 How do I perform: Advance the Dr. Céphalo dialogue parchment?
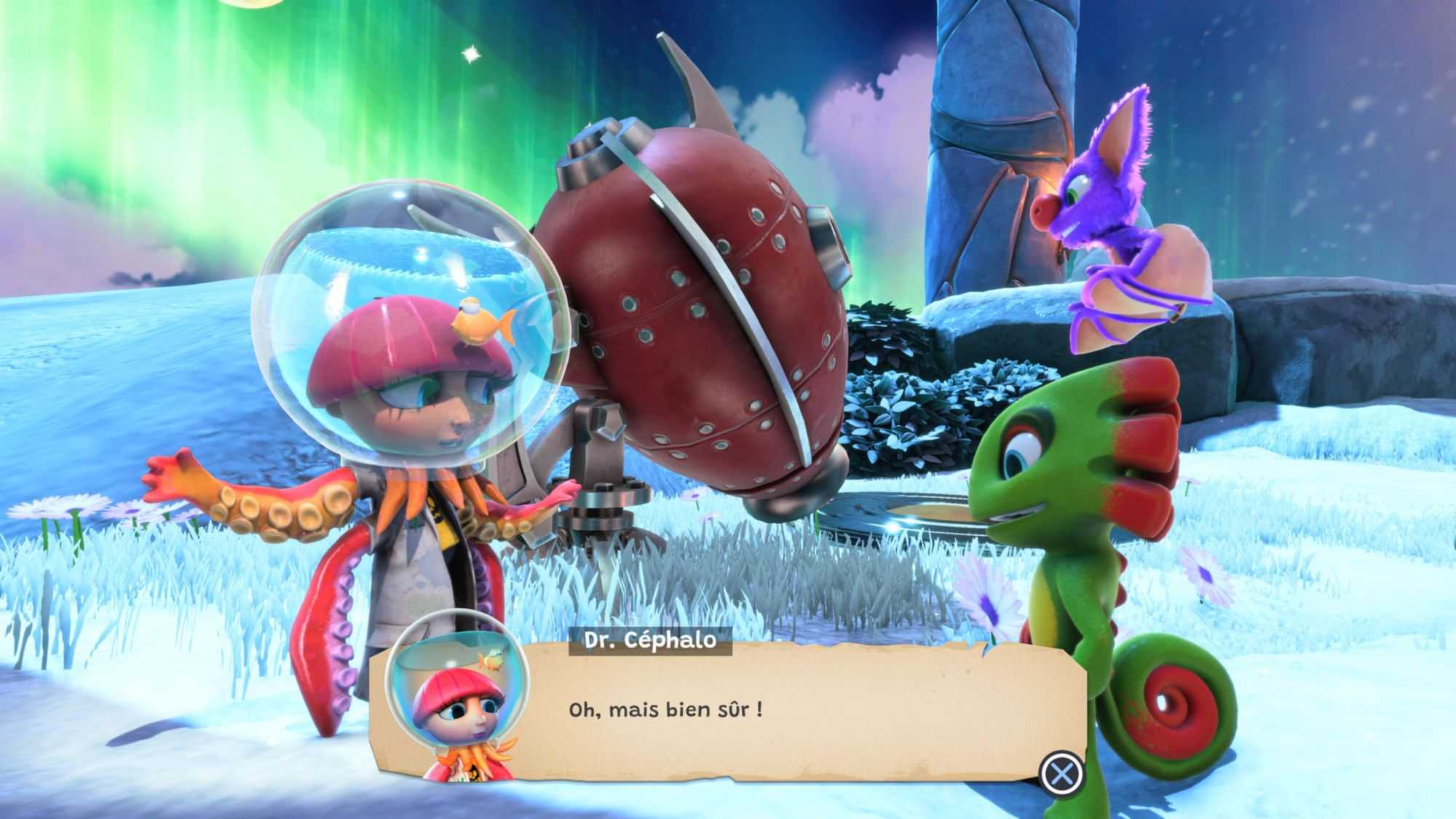(1061, 773)
